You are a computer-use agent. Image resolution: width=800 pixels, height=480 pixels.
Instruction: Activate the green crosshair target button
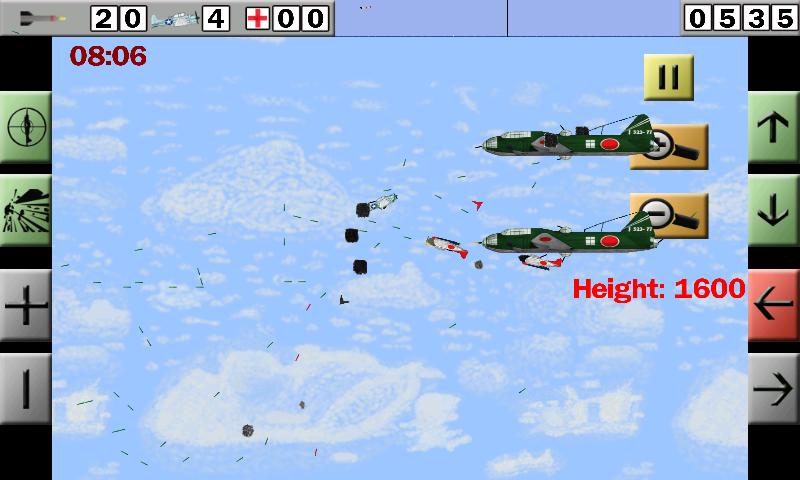pyautogui.click(x=26, y=126)
